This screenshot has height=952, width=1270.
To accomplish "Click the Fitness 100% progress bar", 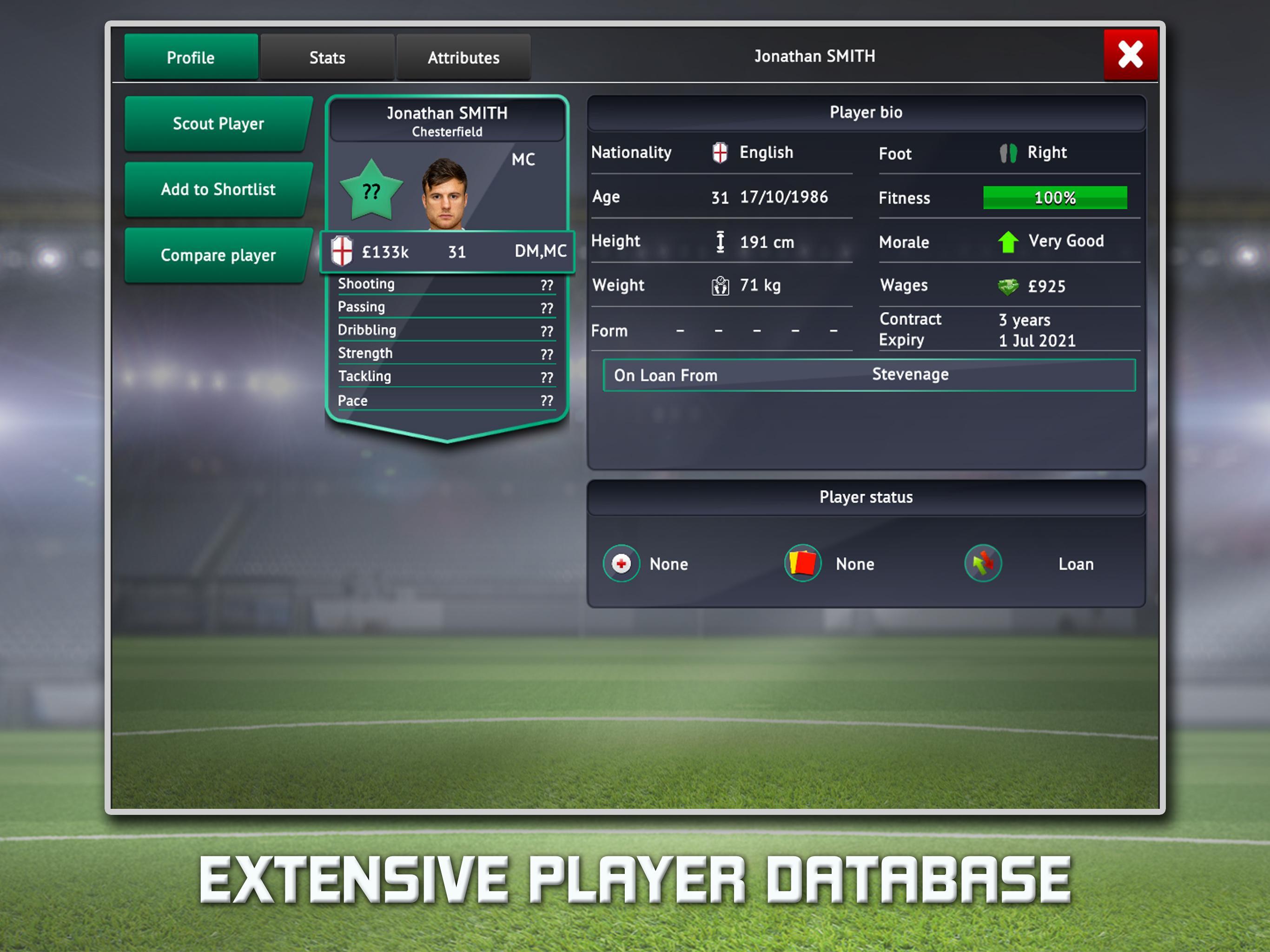I will point(1054,198).
